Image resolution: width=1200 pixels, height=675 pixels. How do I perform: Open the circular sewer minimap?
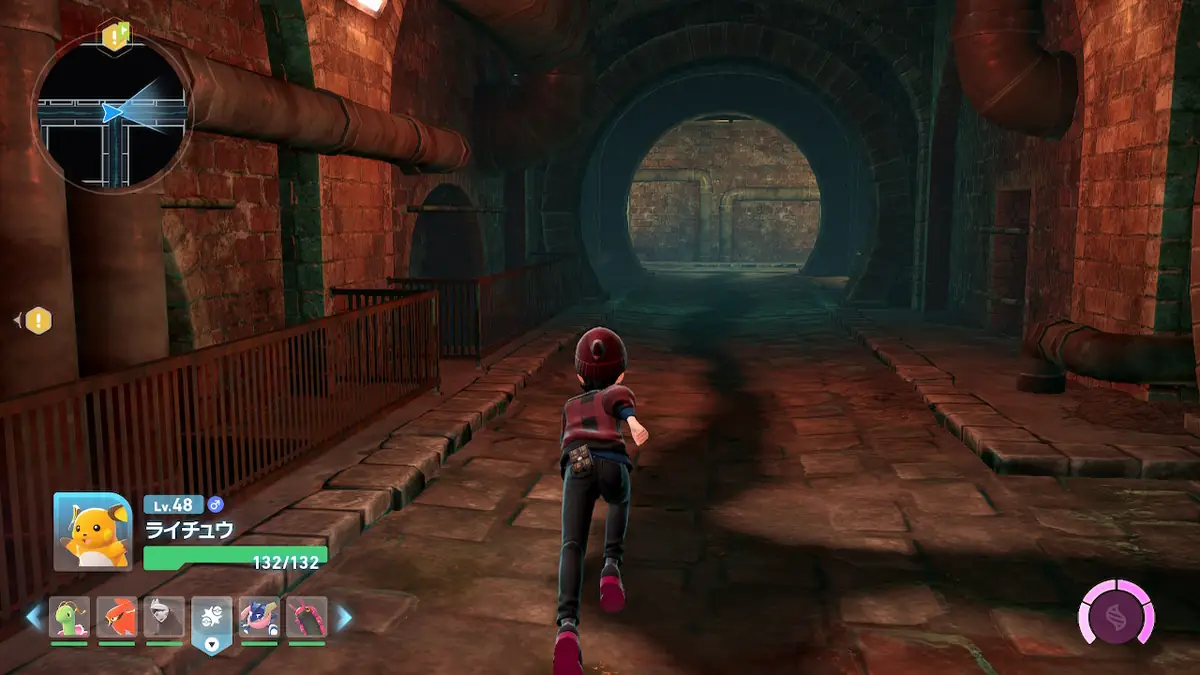112,112
